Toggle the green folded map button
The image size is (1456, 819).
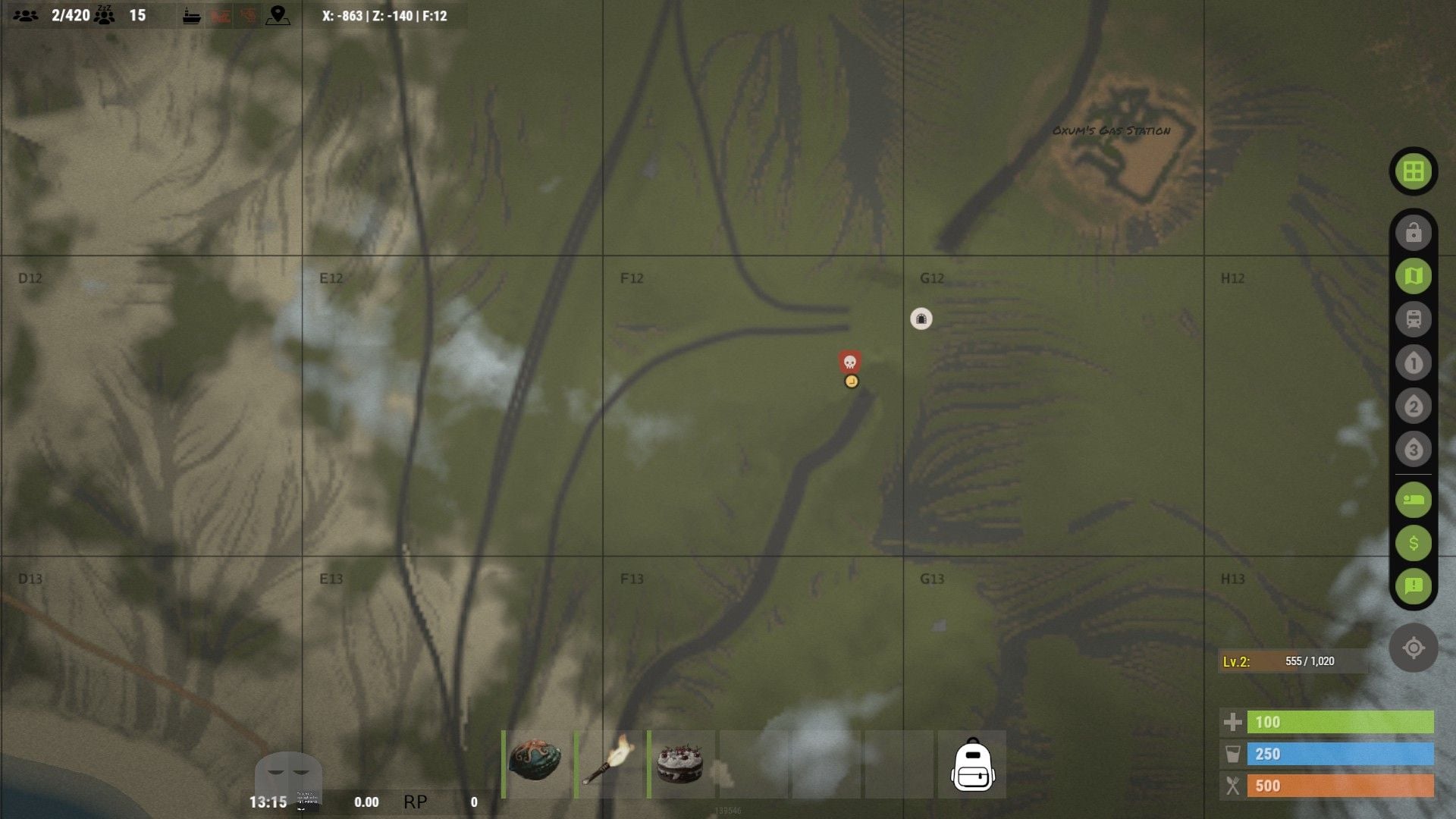[1413, 276]
